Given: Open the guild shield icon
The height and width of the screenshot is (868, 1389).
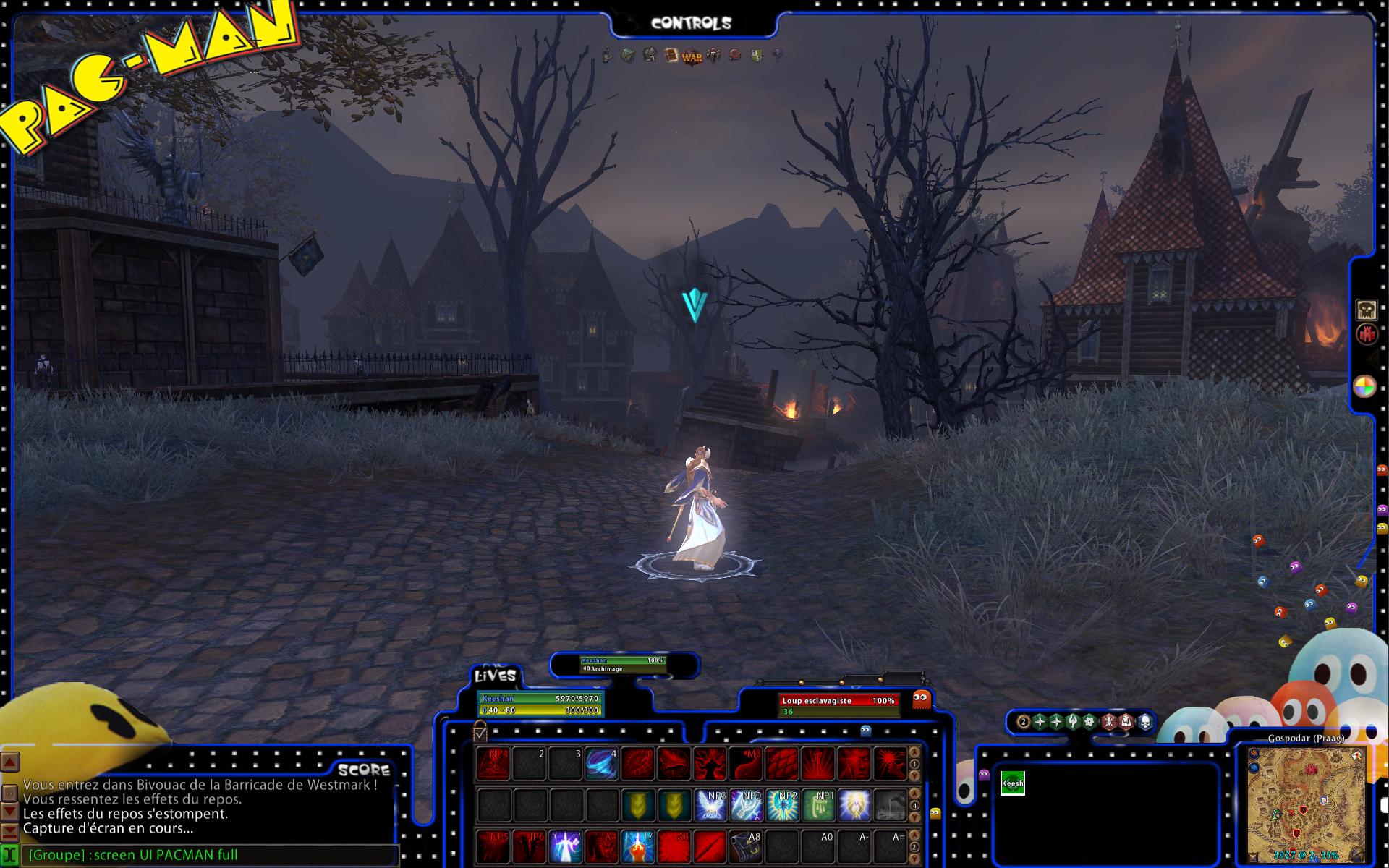Looking at the screenshot, I should (756, 56).
